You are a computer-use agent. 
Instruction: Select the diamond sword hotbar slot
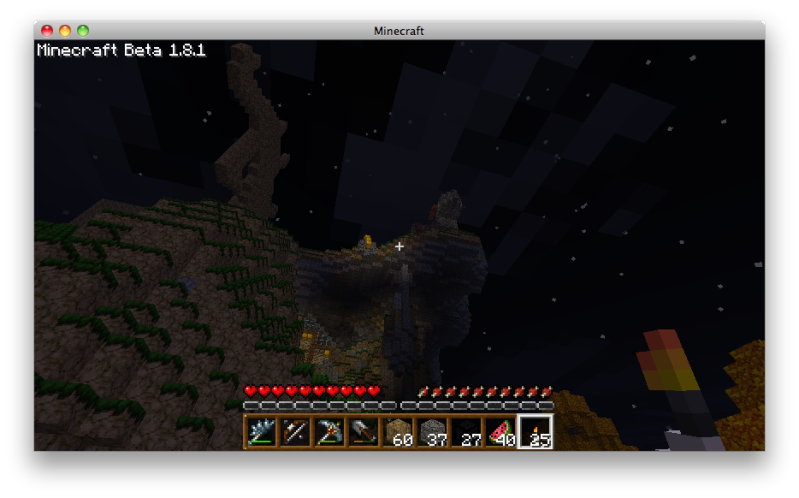click(x=262, y=432)
